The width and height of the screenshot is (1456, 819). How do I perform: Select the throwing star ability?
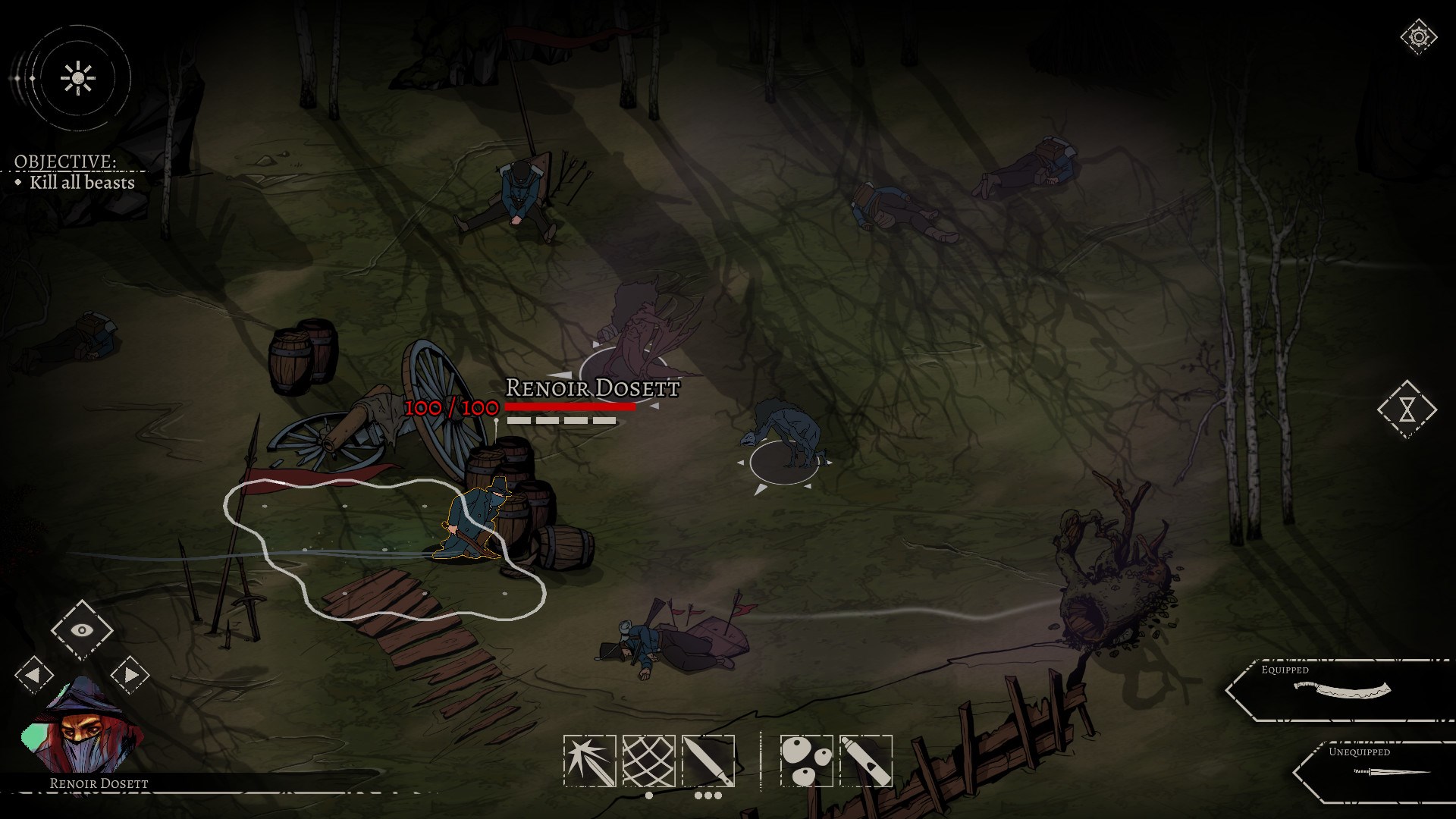point(590,757)
